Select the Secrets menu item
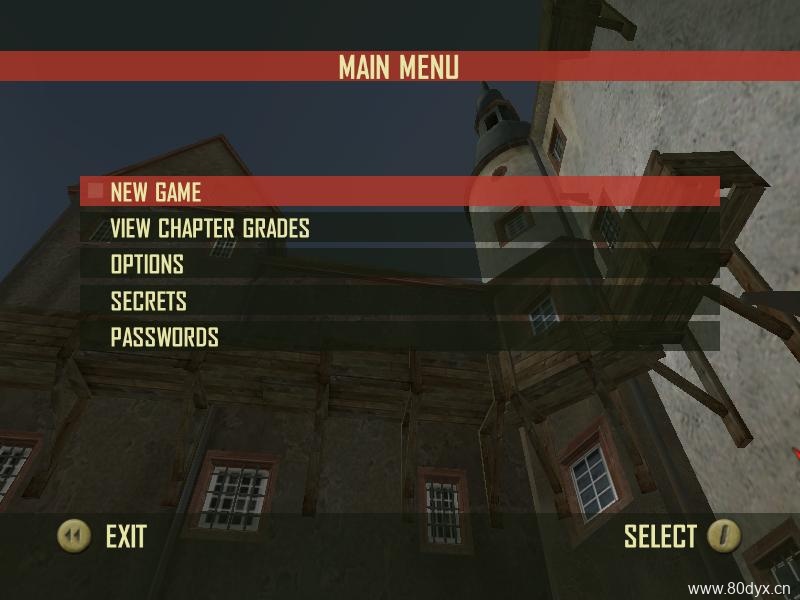 point(149,301)
